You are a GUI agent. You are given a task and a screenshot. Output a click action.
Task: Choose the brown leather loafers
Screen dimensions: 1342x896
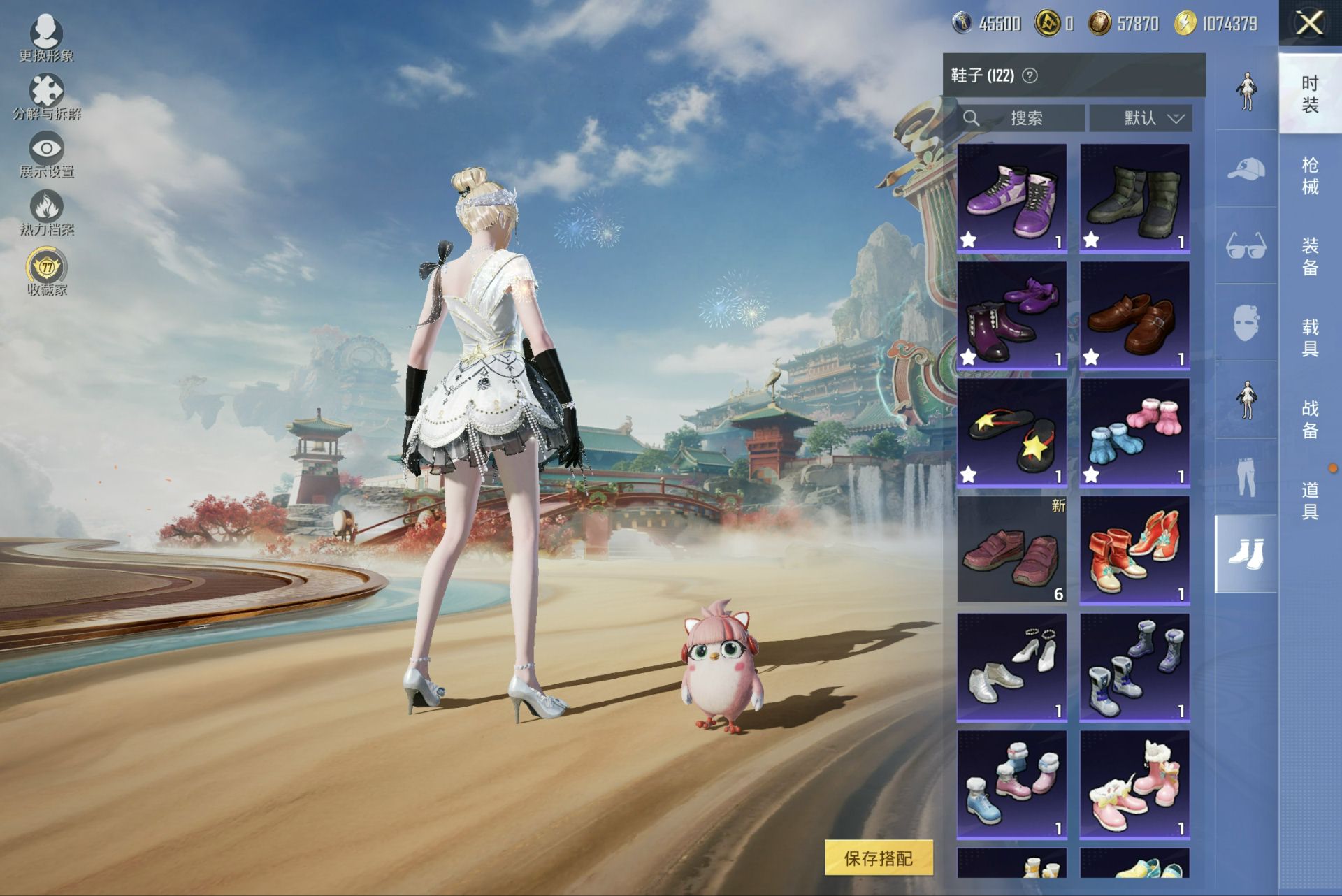click(x=1134, y=315)
